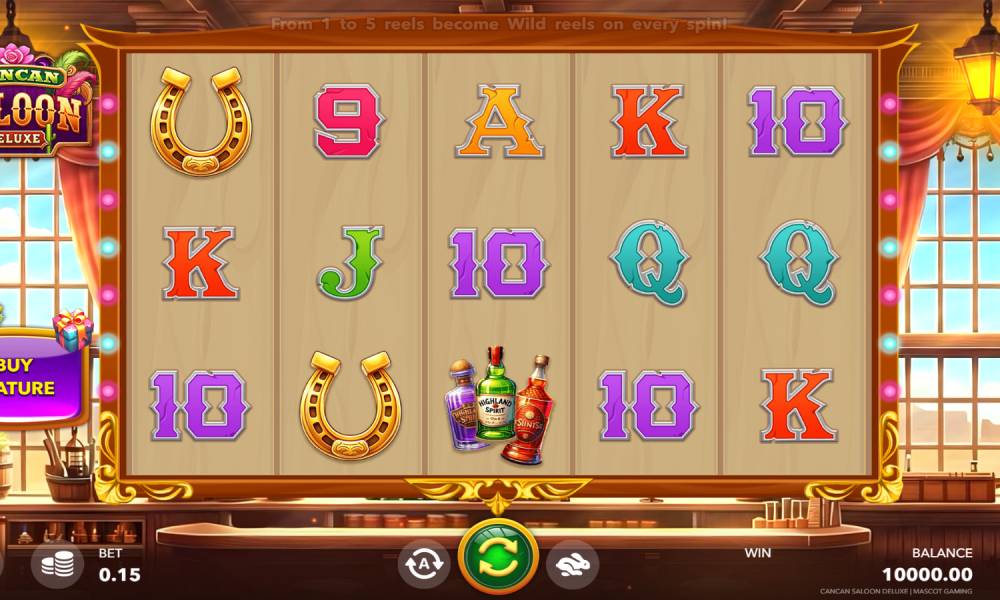
Task: Enable autoplay spins
Action: 424,564
